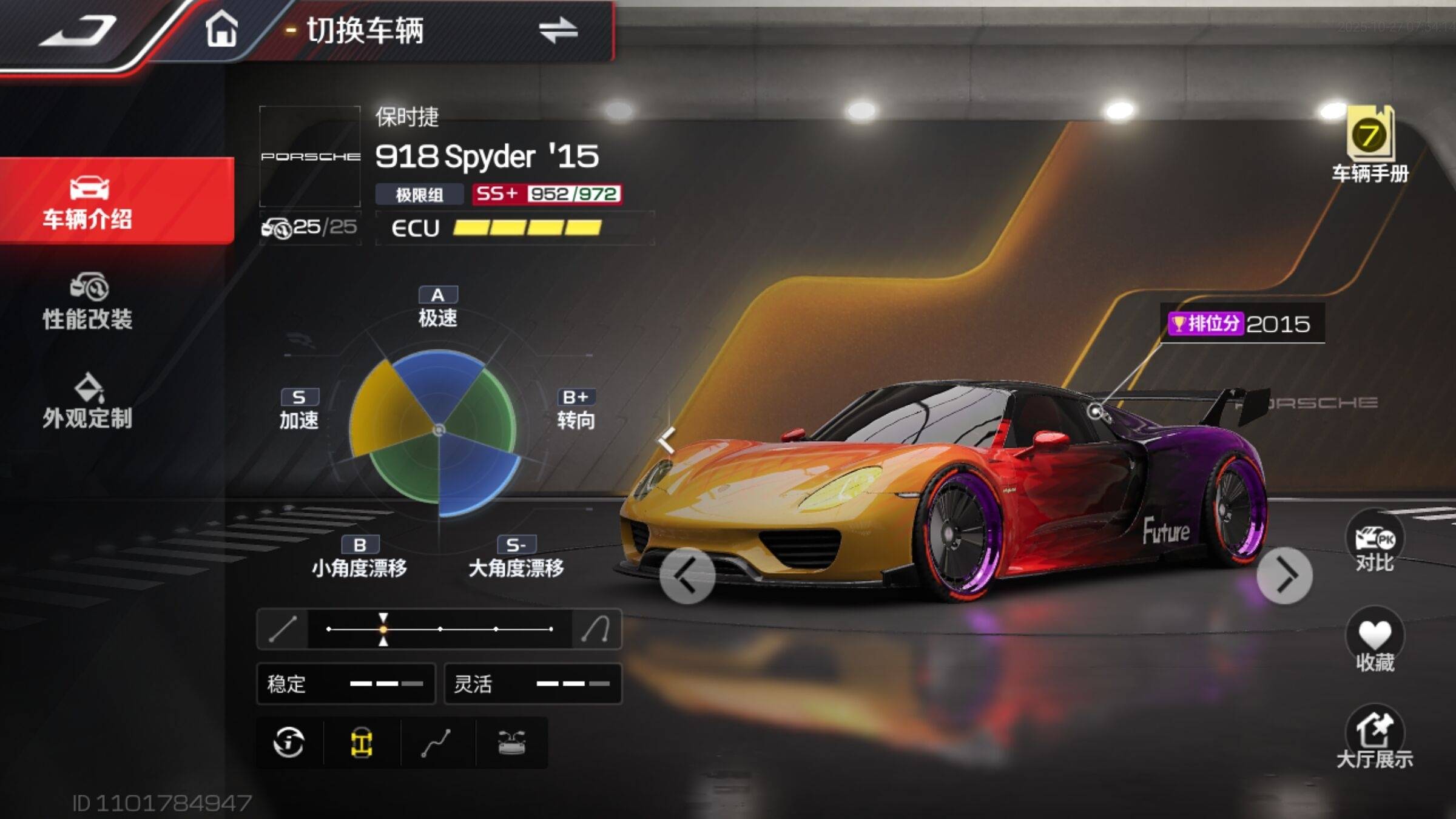The height and width of the screenshot is (819, 1456).
Task: Open the curve graph icon
Action: (436, 743)
